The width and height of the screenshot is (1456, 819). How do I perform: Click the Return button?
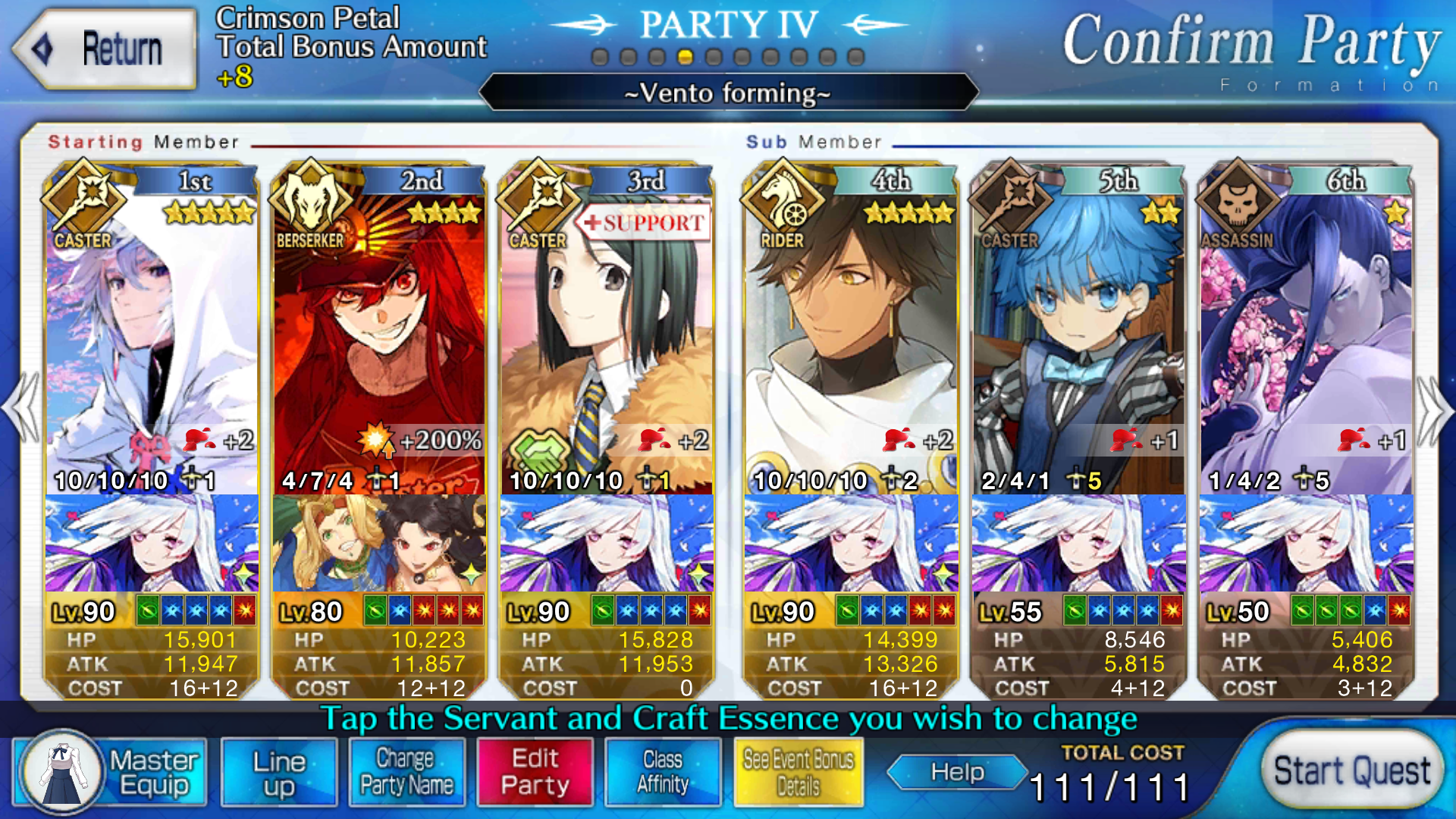click(105, 49)
